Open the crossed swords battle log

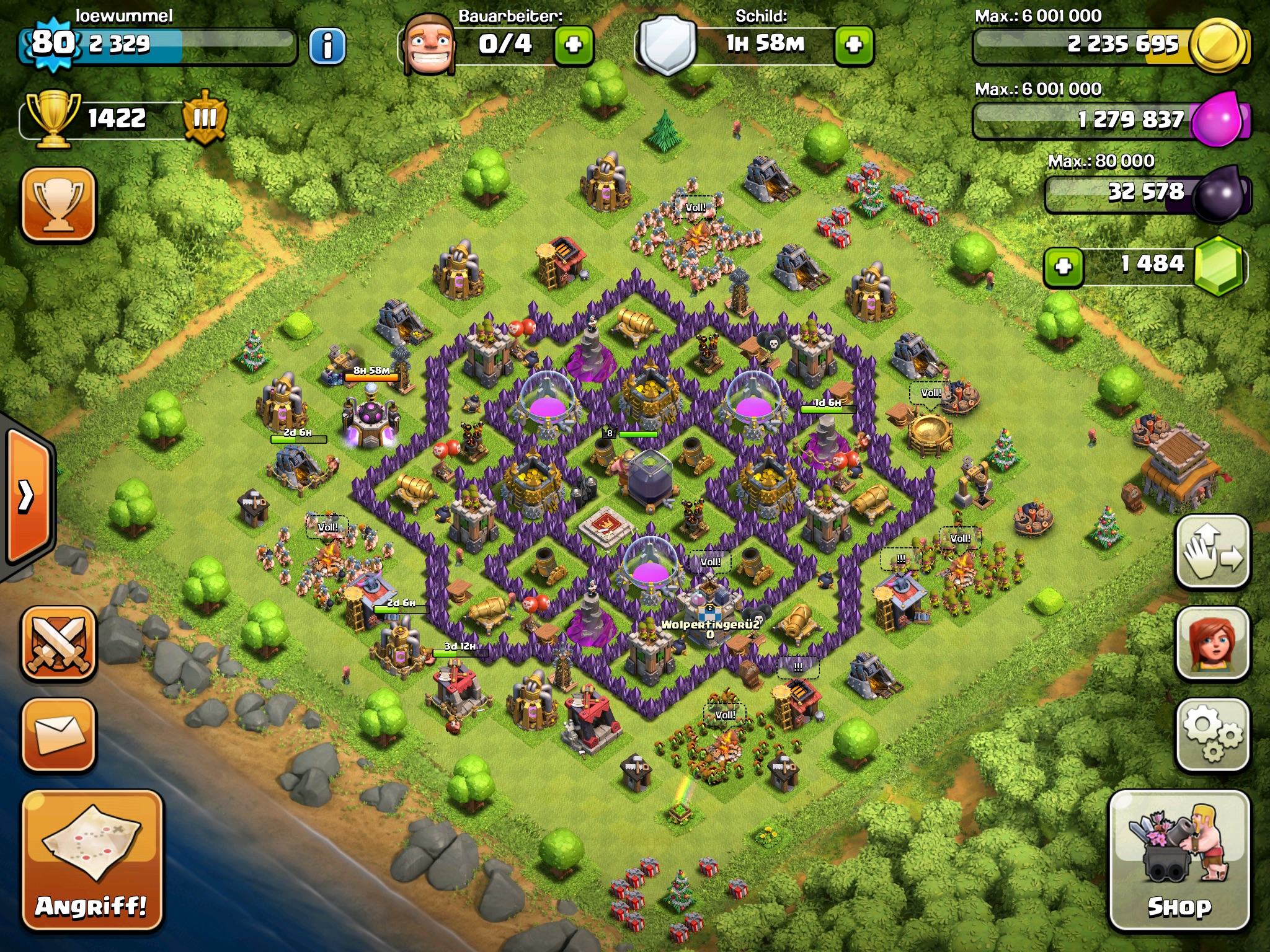(x=59, y=643)
